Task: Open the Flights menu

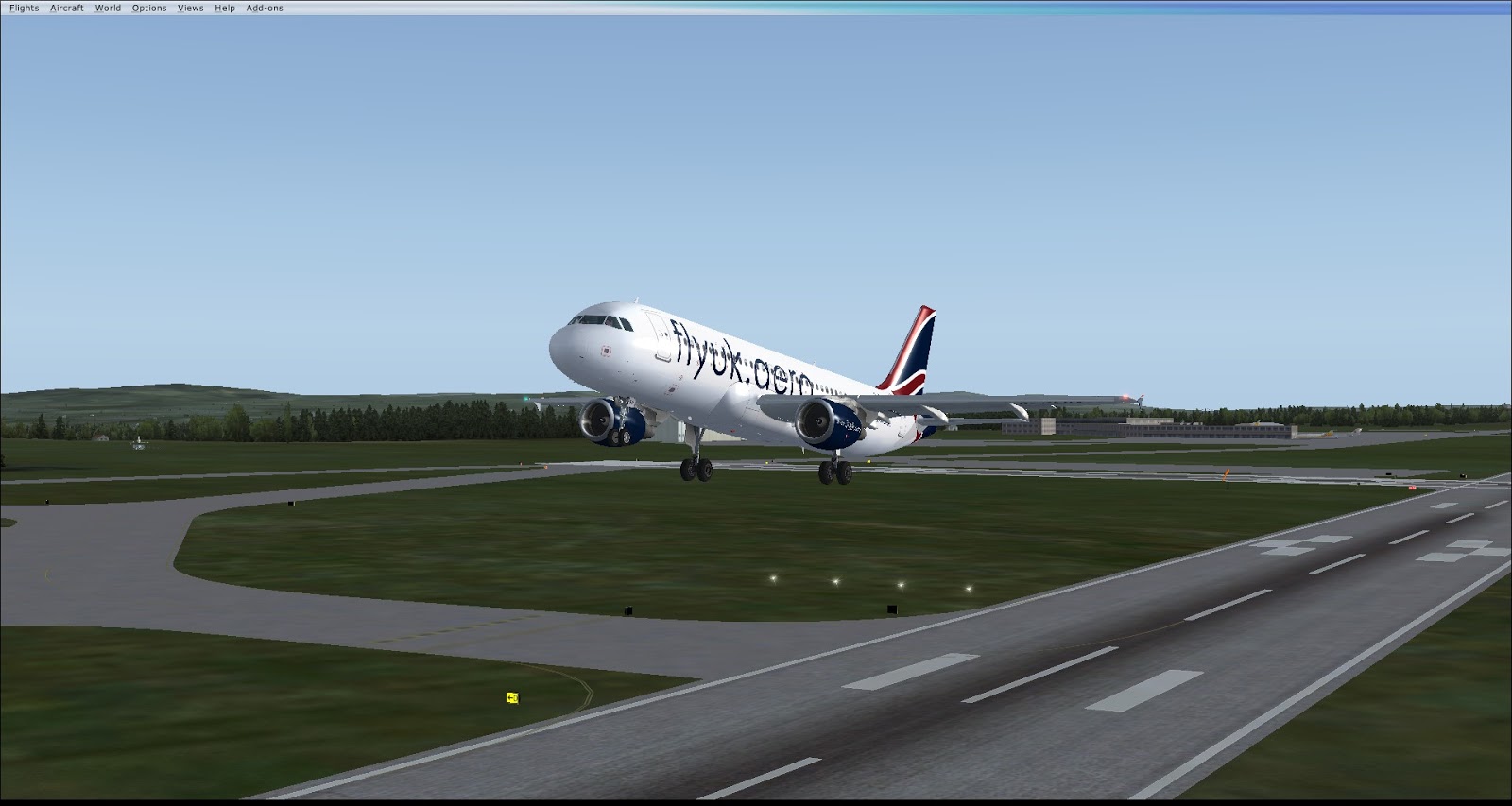Action: coord(24,8)
